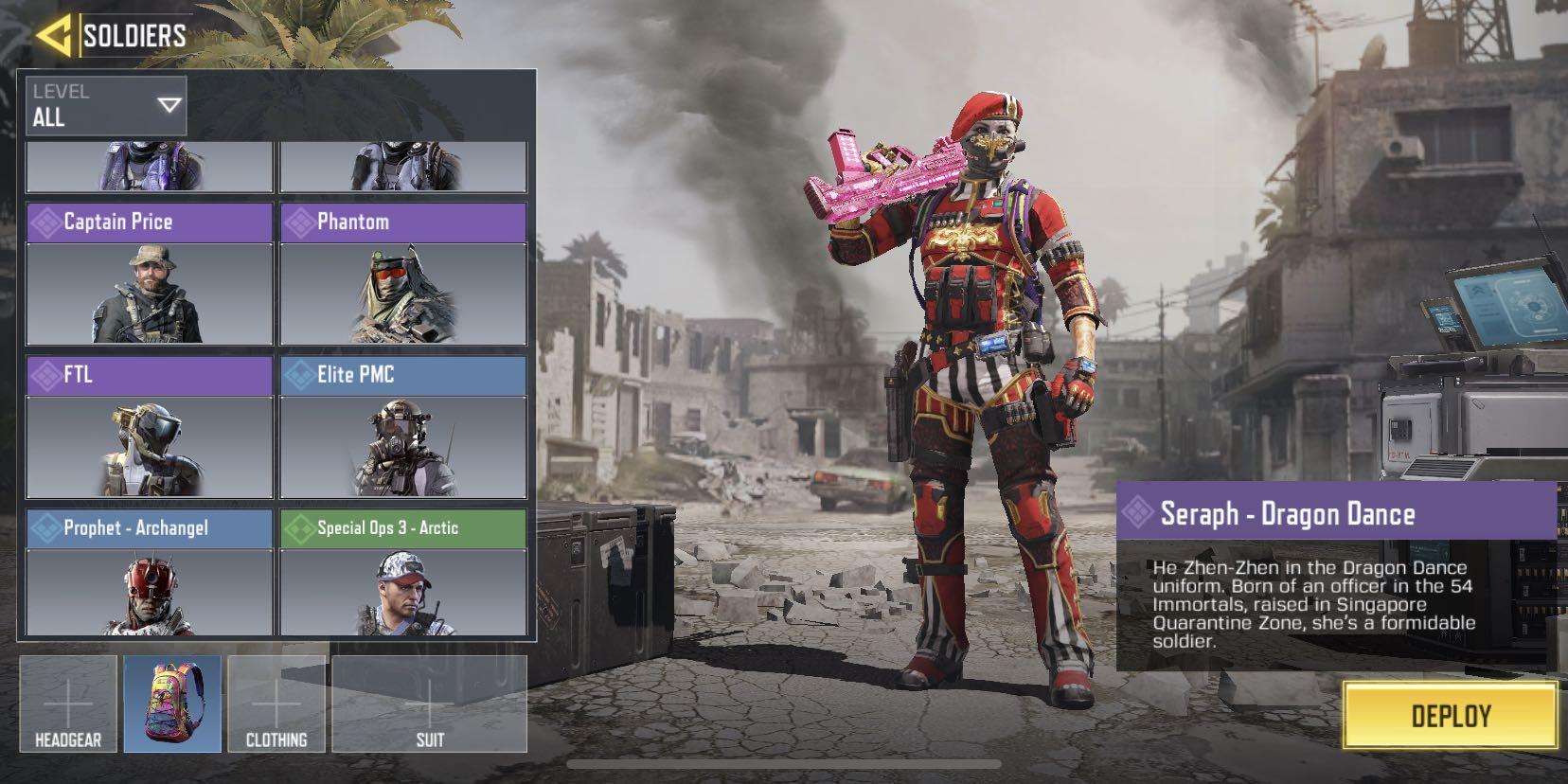
Task: Open the LEVEL ALL filter dropdown
Action: tap(104, 105)
